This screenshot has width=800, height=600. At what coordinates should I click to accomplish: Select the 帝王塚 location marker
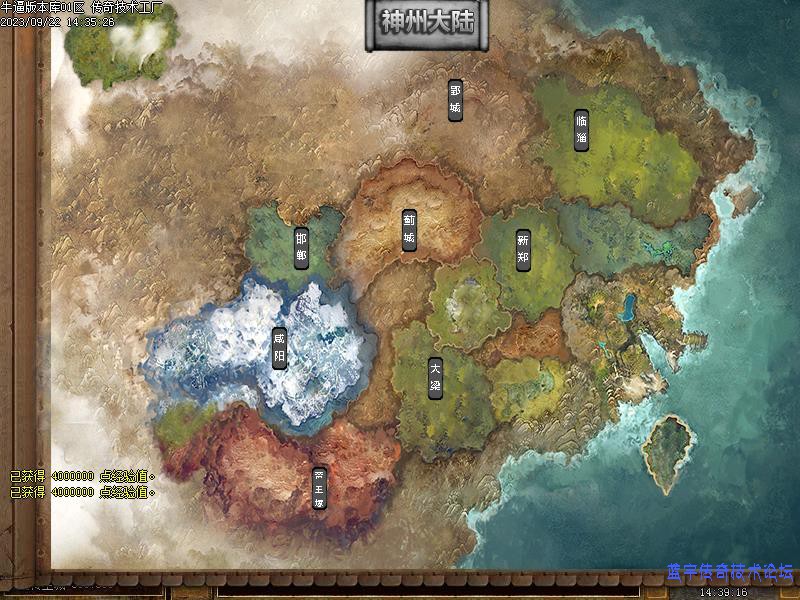point(319,489)
